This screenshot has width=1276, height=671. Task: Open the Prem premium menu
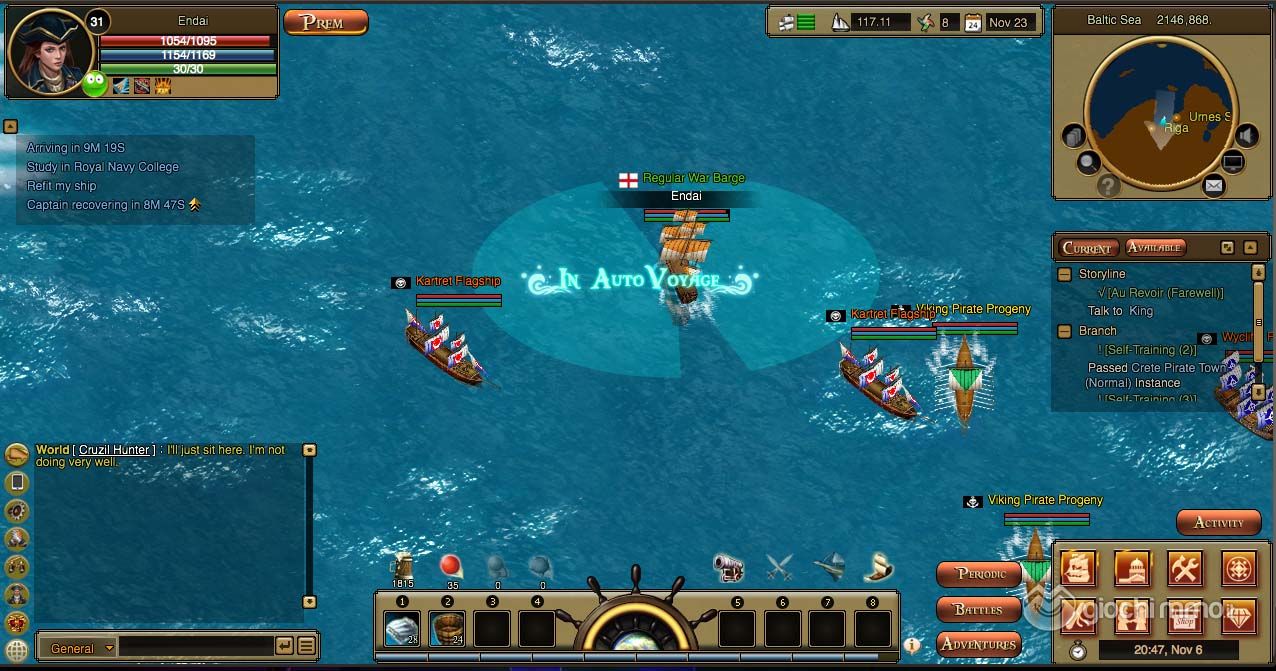pyautogui.click(x=325, y=22)
